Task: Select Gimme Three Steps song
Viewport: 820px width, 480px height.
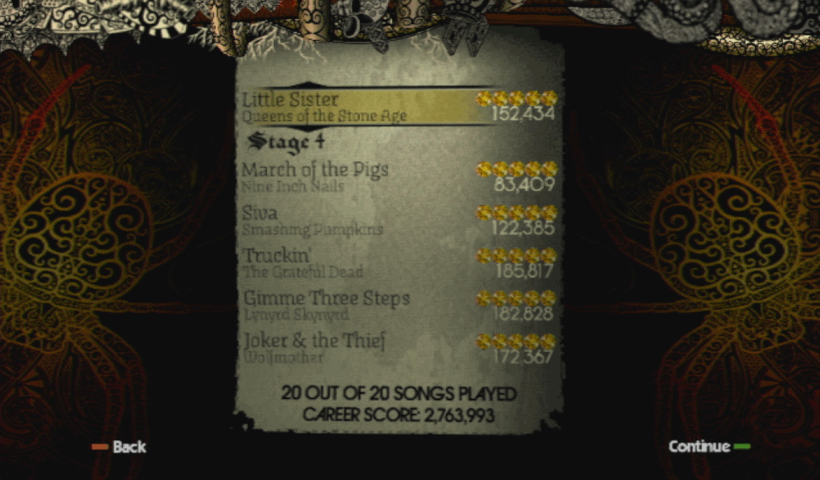Action: tap(398, 305)
